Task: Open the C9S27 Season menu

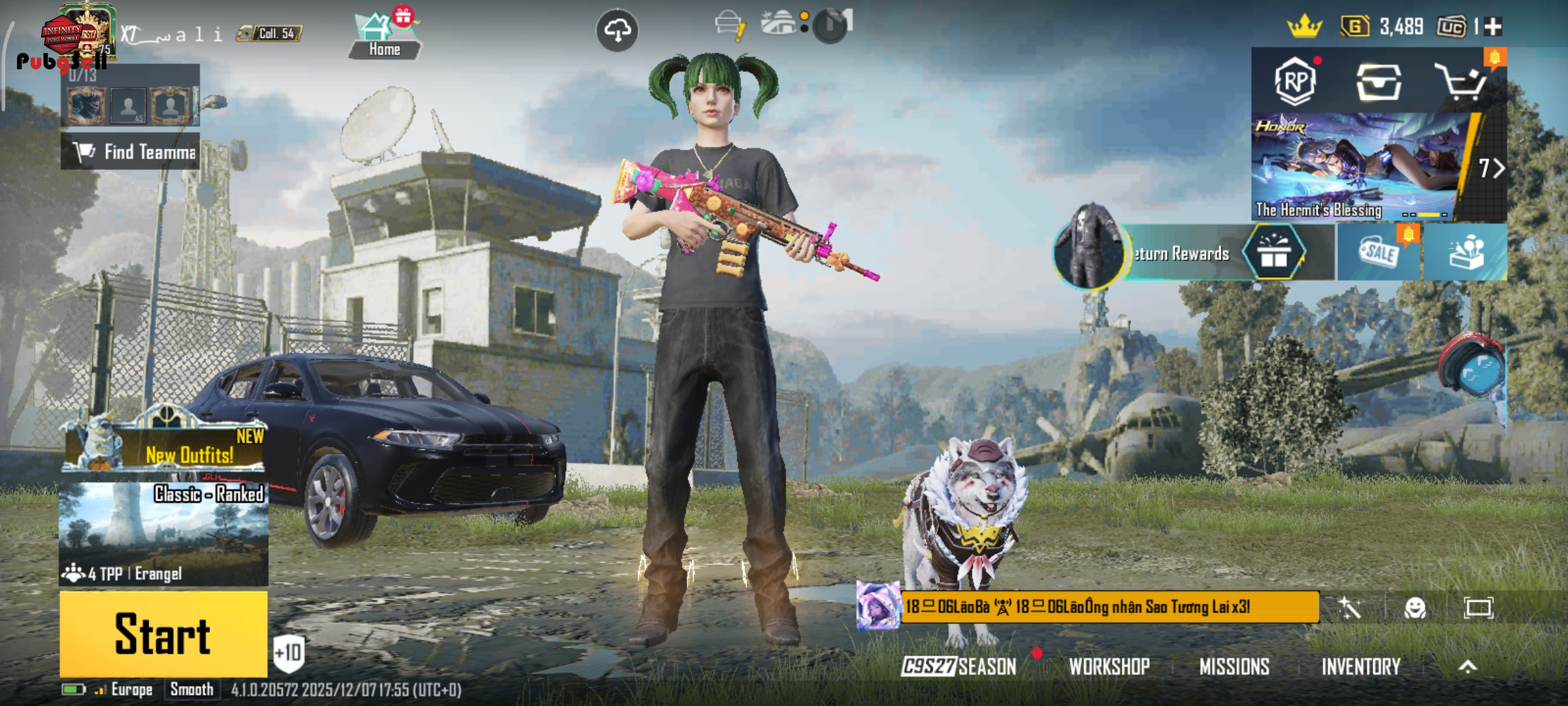Action: pyautogui.click(x=958, y=667)
